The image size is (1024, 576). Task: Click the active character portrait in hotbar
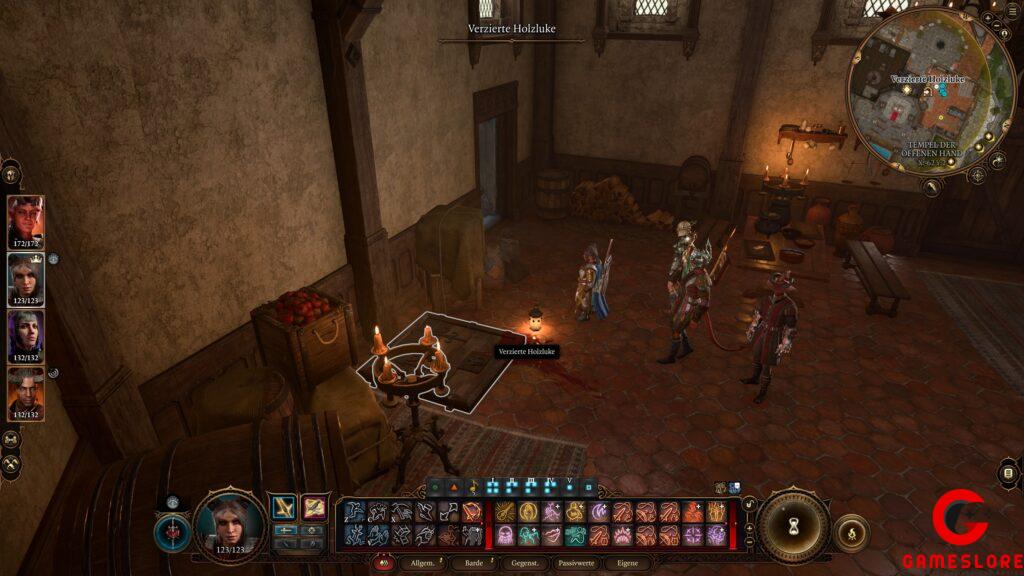[x=229, y=524]
